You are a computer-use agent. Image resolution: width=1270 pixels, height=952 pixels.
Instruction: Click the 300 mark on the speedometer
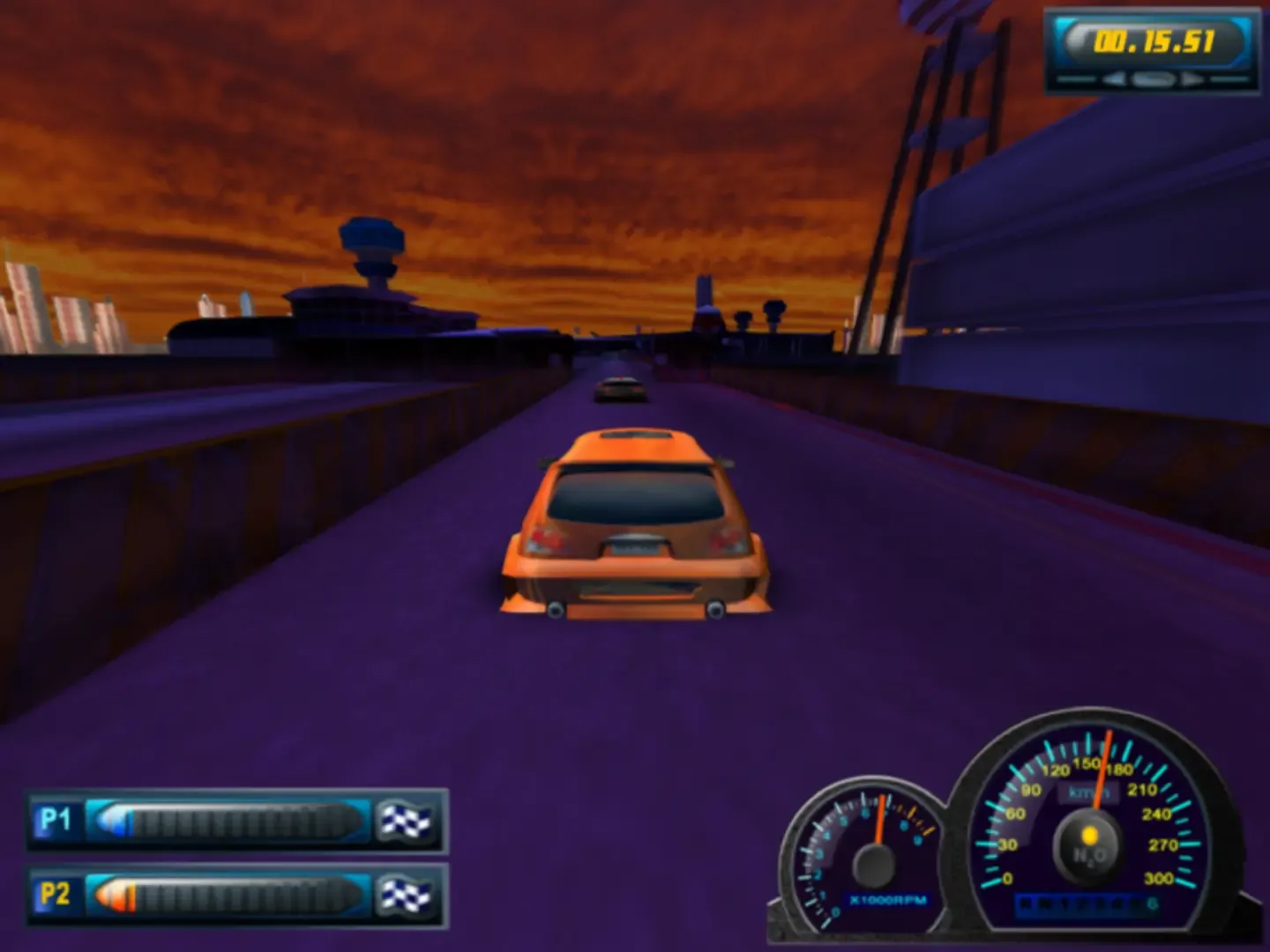click(1160, 877)
